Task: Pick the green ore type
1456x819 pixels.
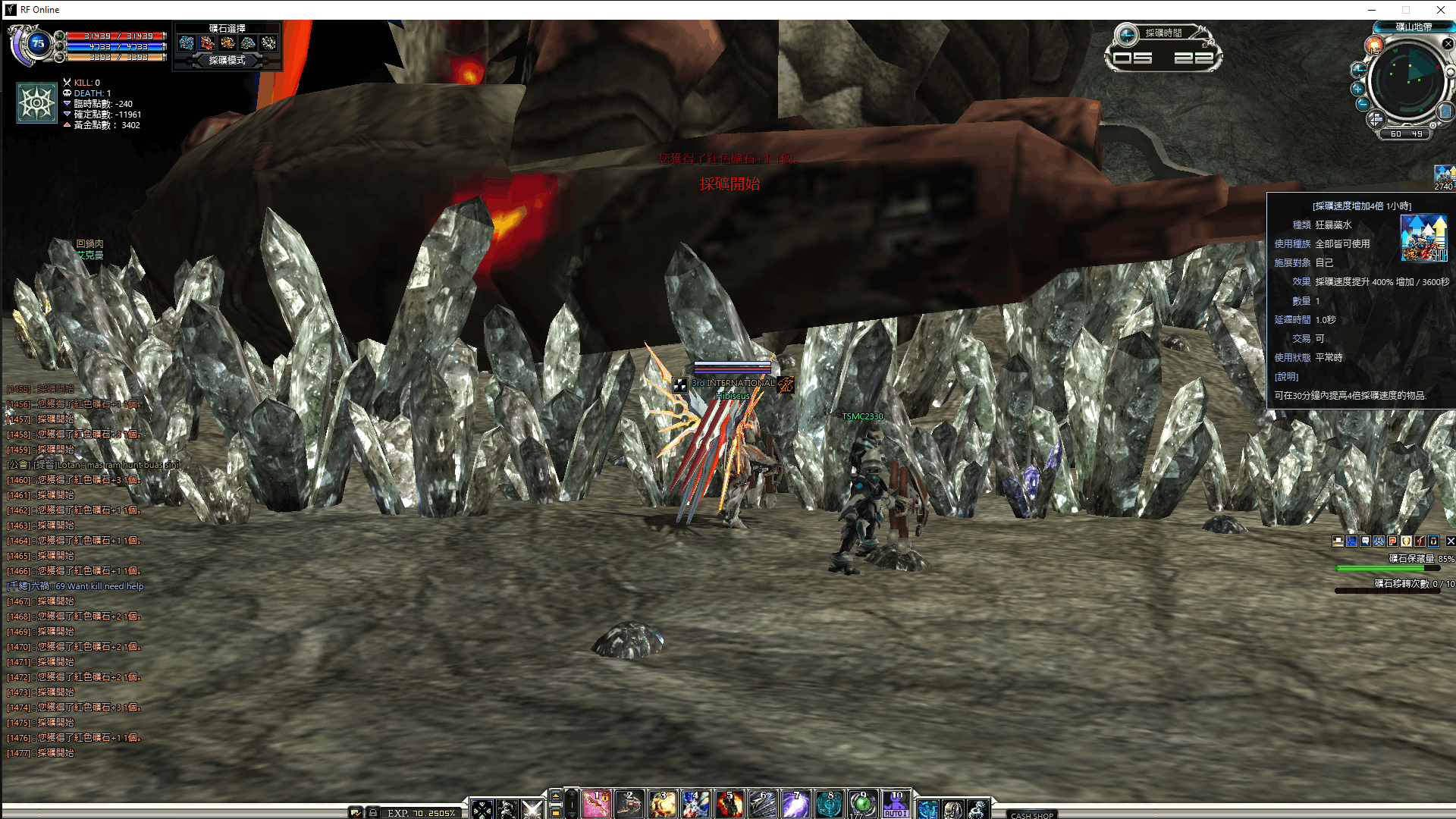Action: coord(248,43)
